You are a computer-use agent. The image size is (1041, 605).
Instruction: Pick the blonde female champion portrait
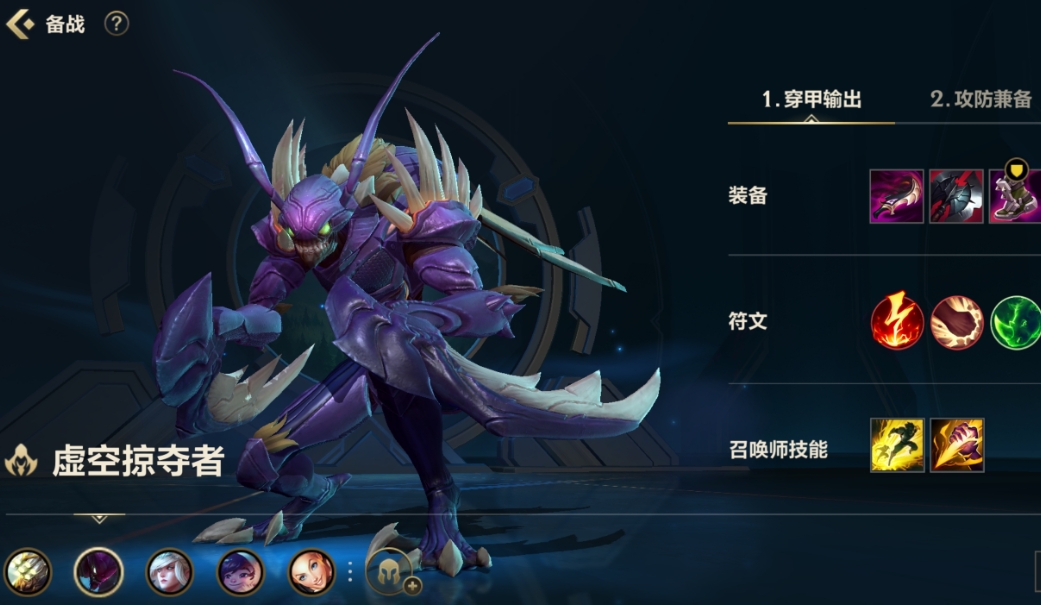[x=312, y=572]
